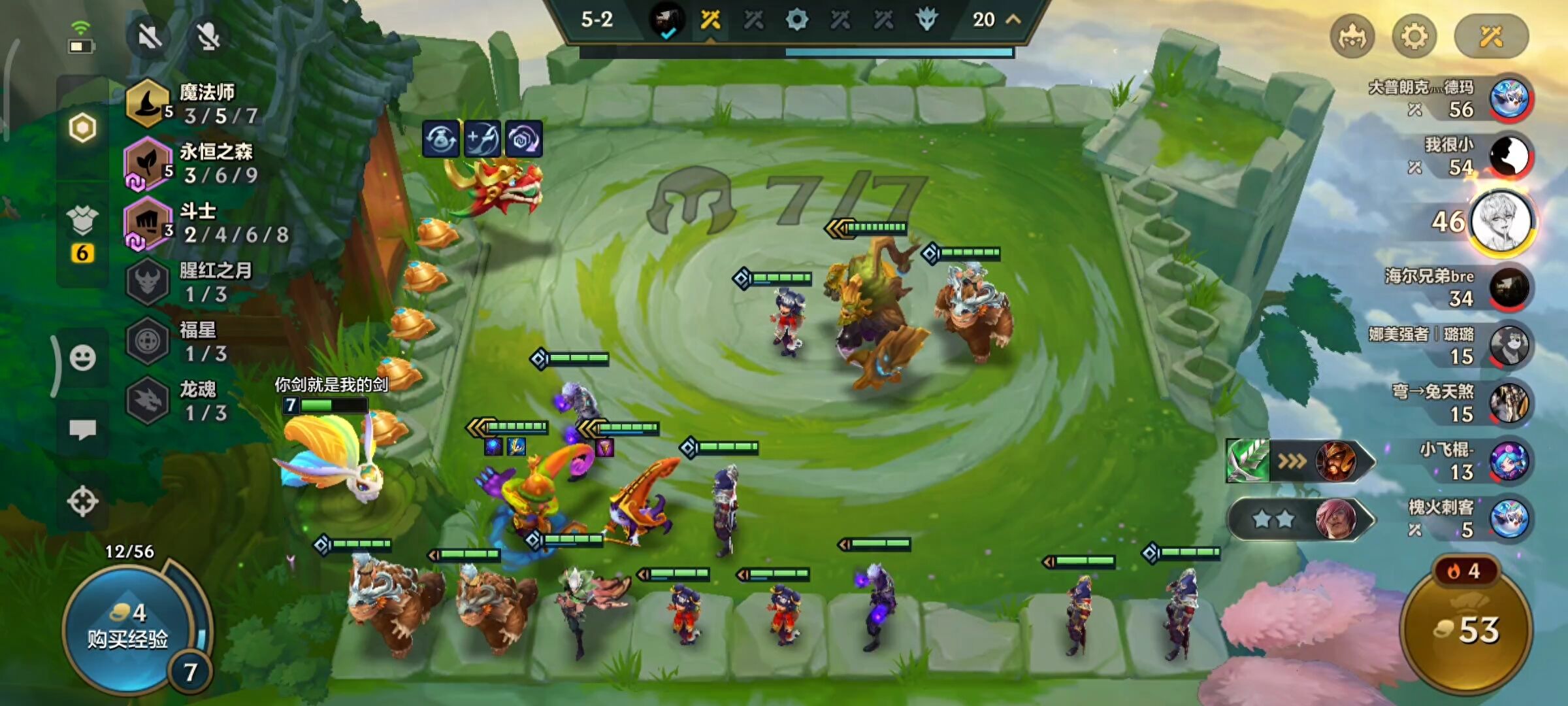The image size is (1568, 706).
Task: Open the settings gear menu
Action: coord(1414,37)
